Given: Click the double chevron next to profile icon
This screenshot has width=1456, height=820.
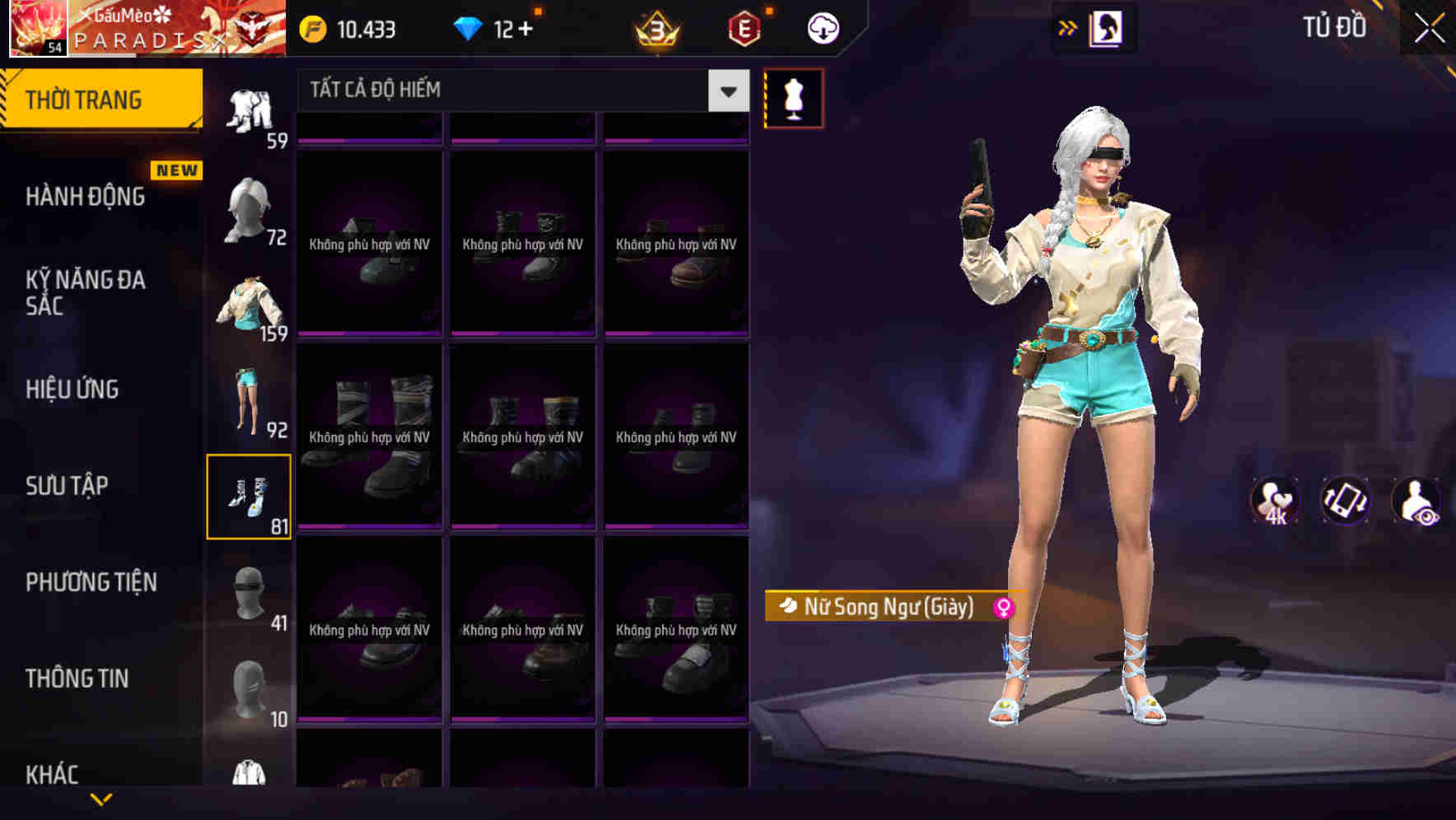Looking at the screenshot, I should pos(1068,27).
